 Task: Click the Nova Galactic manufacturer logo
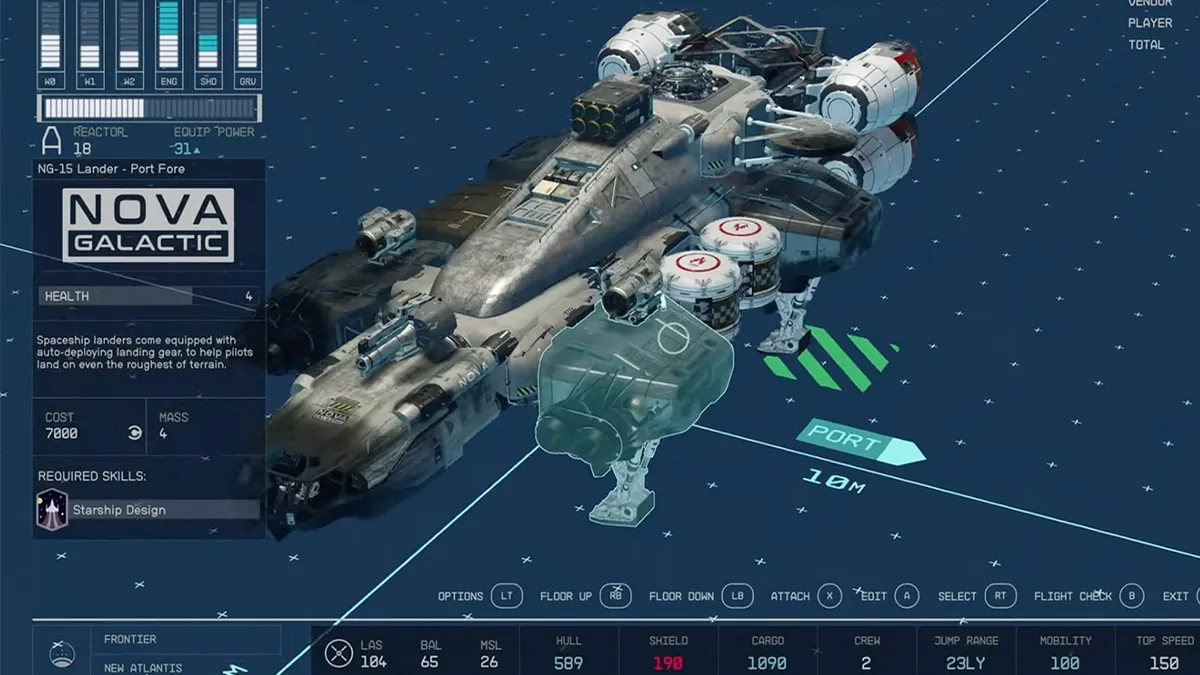148,226
